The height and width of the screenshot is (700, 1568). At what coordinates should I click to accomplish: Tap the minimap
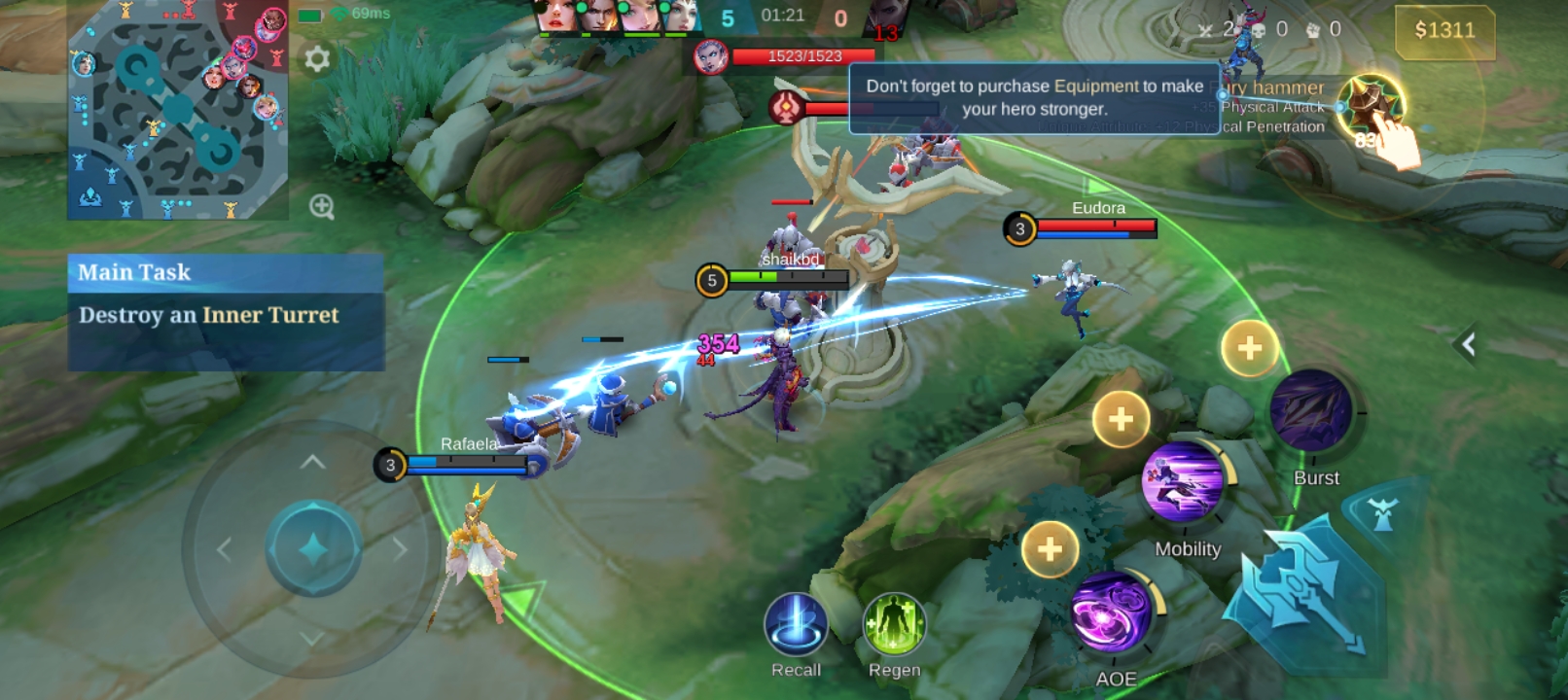[178, 109]
